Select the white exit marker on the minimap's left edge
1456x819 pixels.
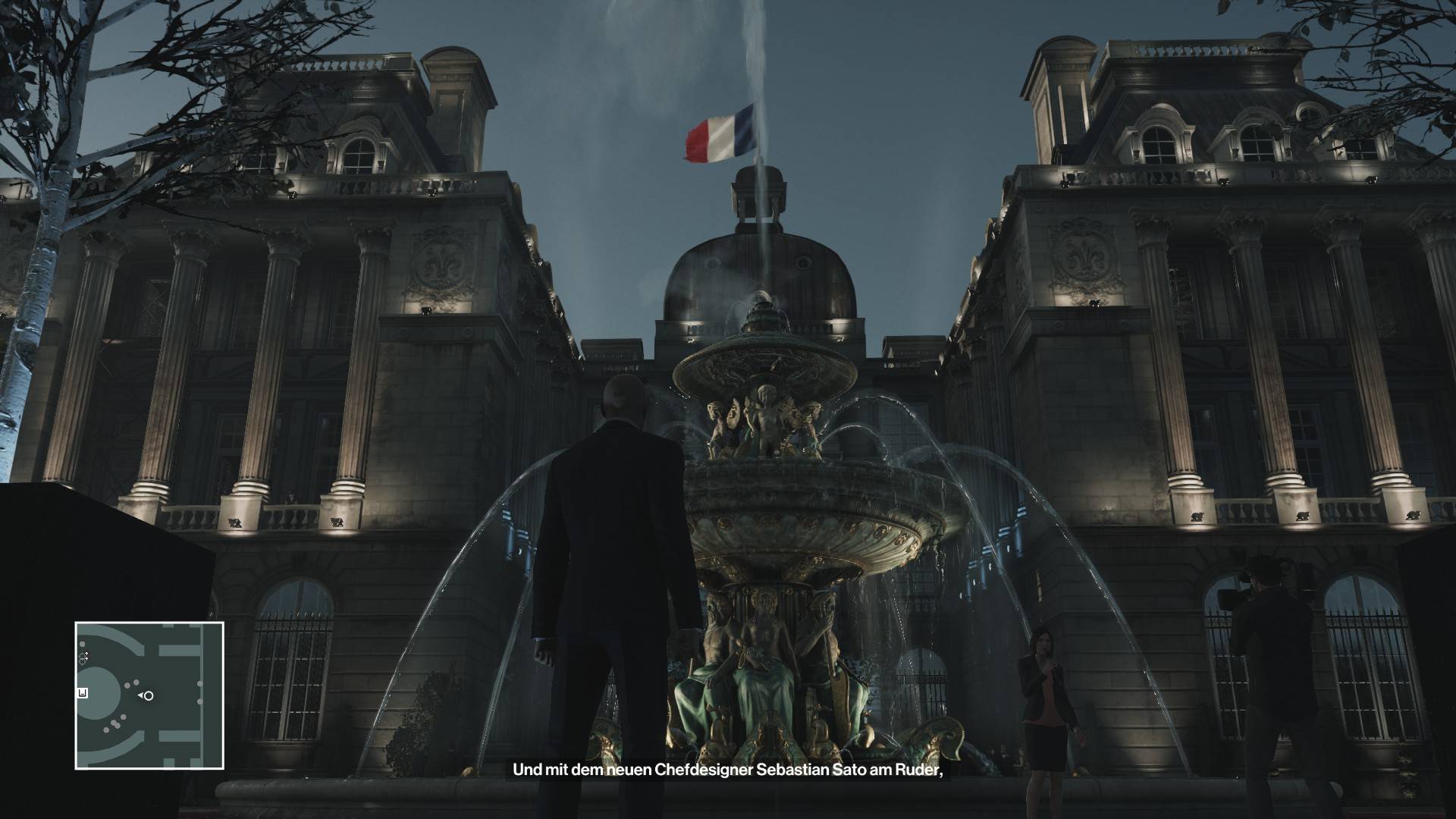pyautogui.click(x=81, y=692)
